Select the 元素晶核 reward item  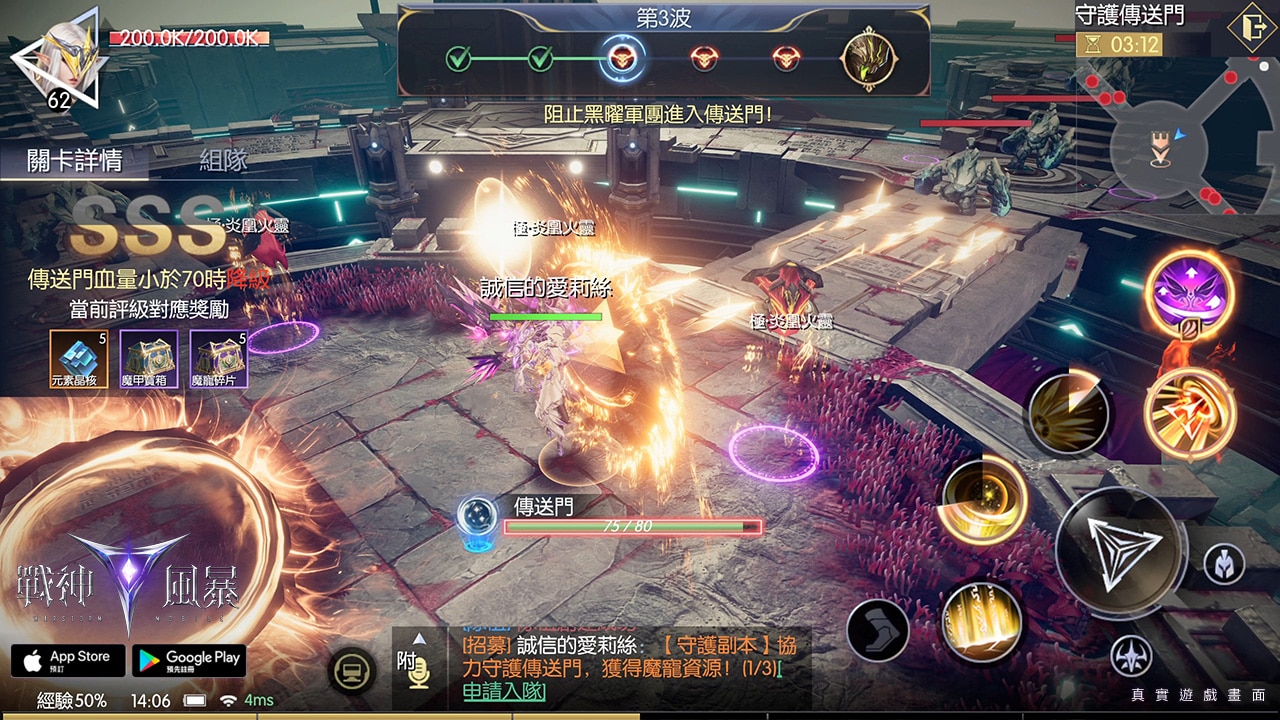[77, 359]
